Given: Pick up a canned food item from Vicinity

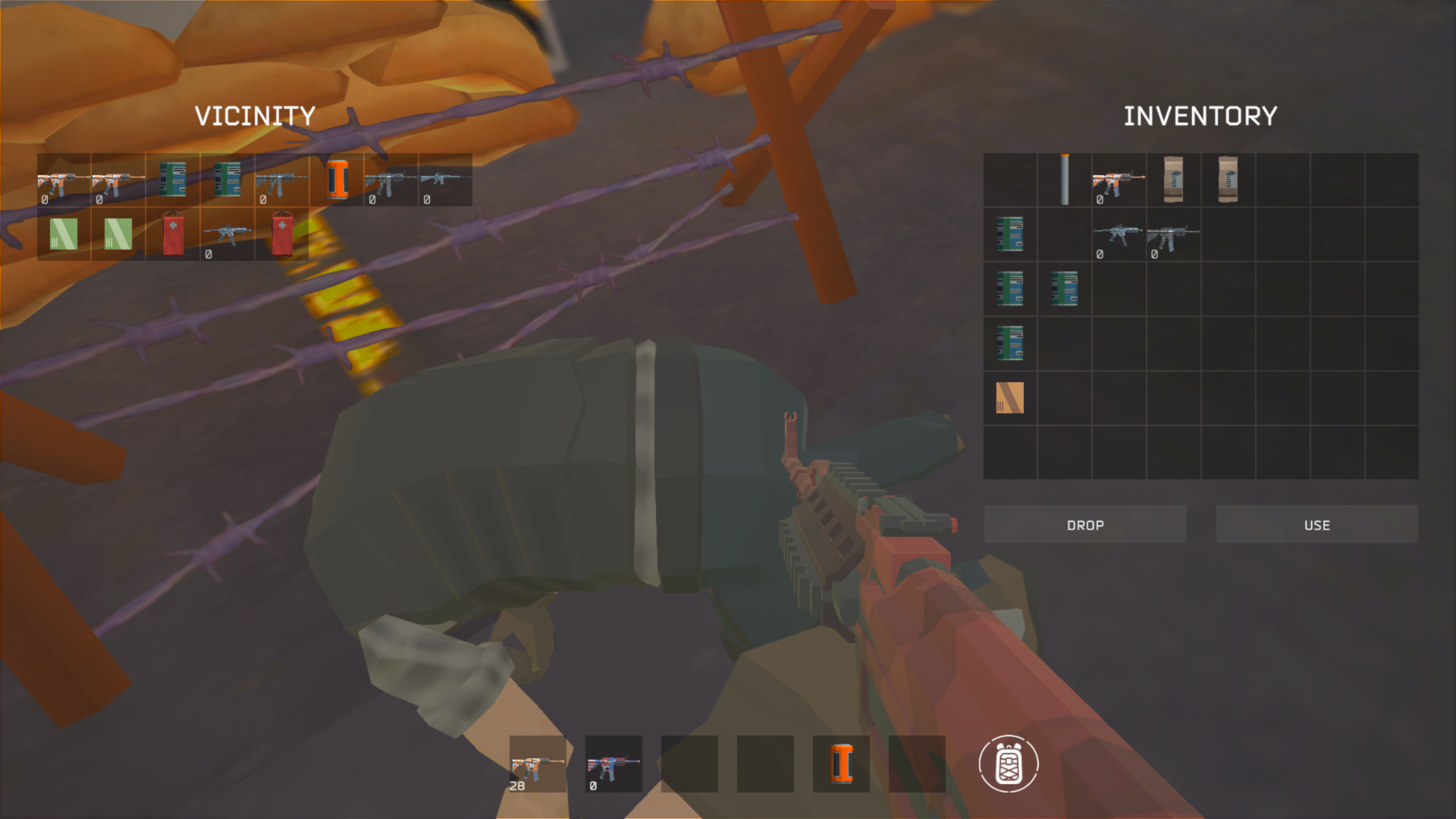Looking at the screenshot, I should click(172, 180).
